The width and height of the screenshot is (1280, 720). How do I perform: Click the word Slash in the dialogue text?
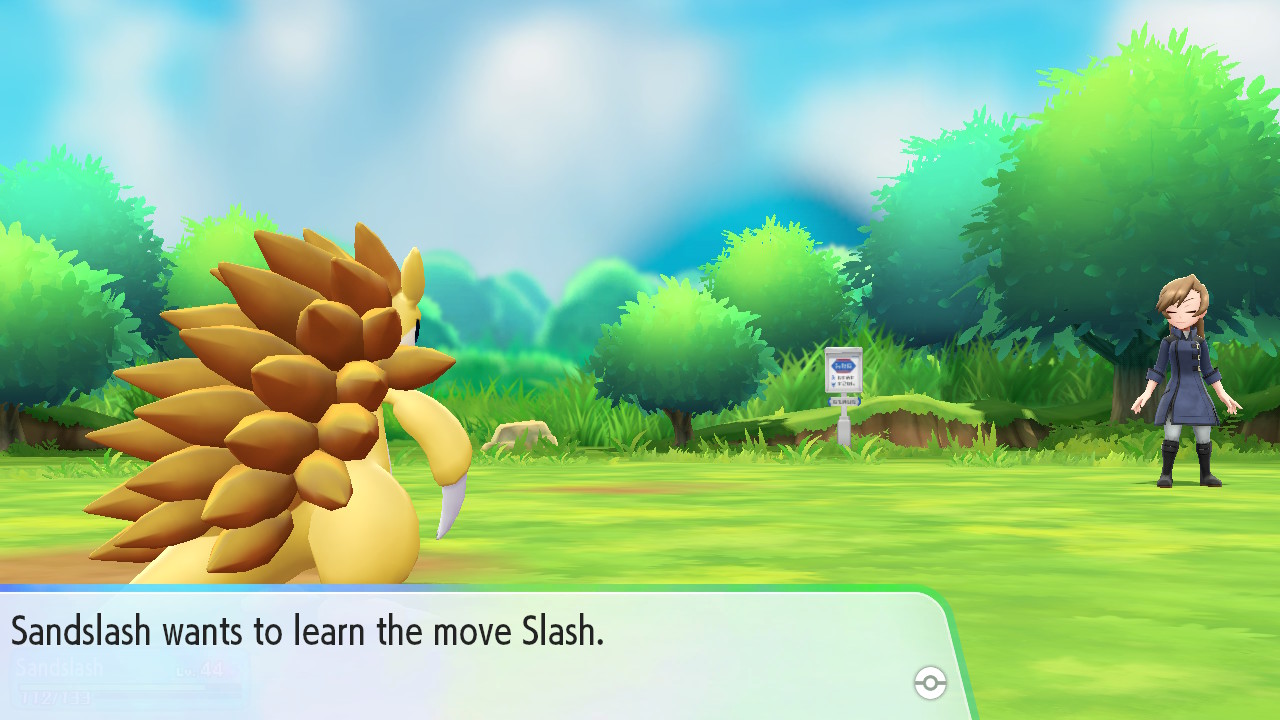coord(560,631)
